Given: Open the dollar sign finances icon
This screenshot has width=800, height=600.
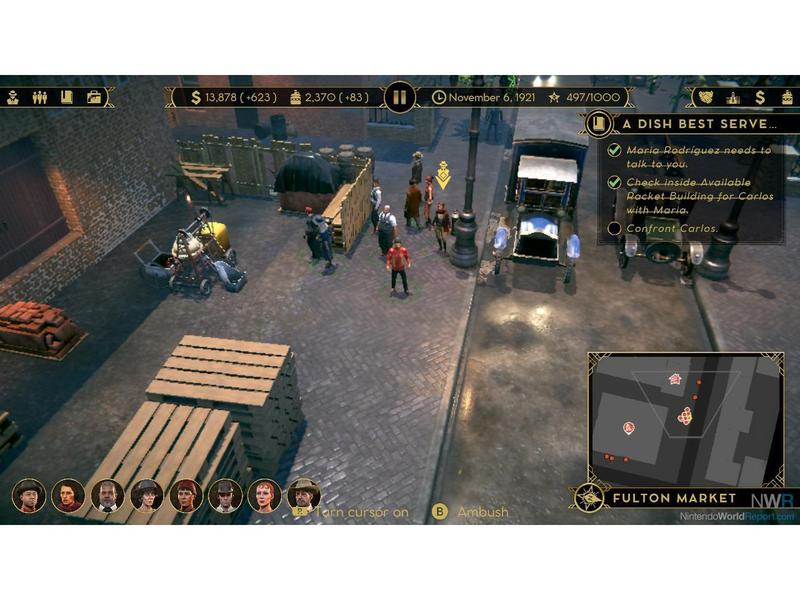Looking at the screenshot, I should point(759,97).
